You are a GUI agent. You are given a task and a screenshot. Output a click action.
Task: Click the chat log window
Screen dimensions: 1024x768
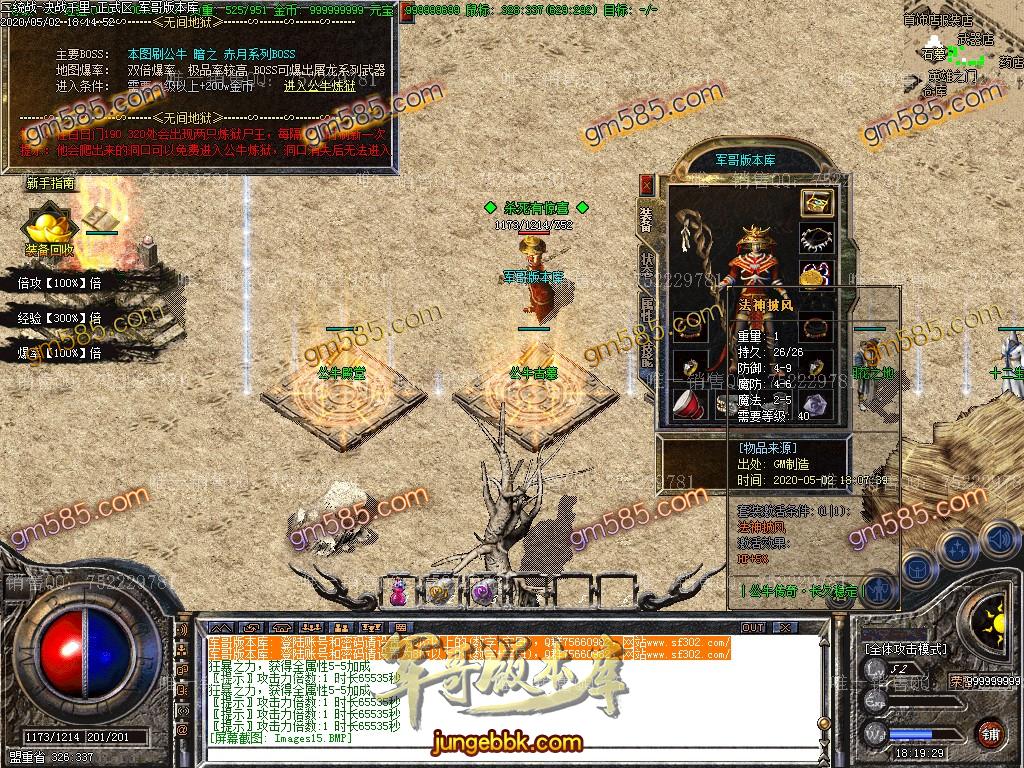[500, 690]
